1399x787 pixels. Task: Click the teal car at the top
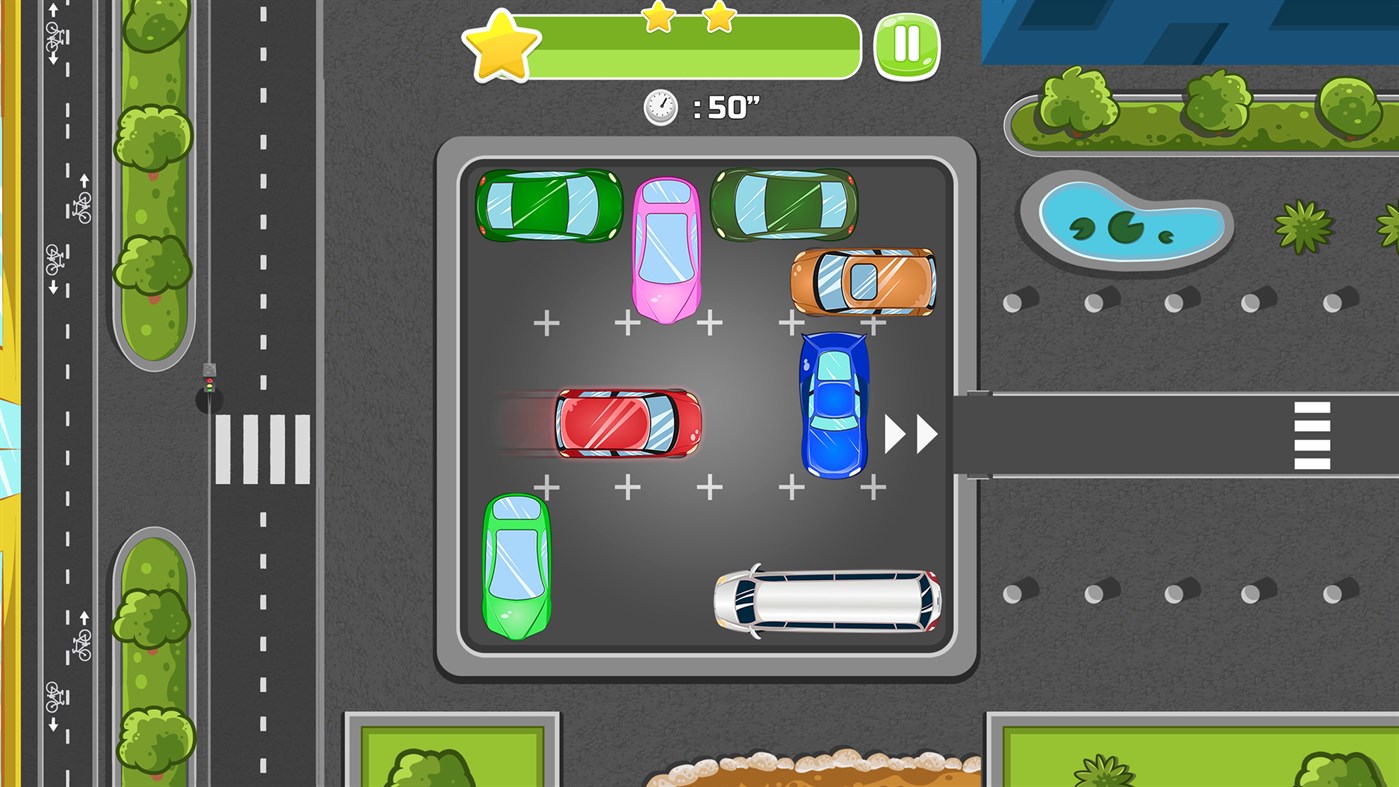click(783, 205)
